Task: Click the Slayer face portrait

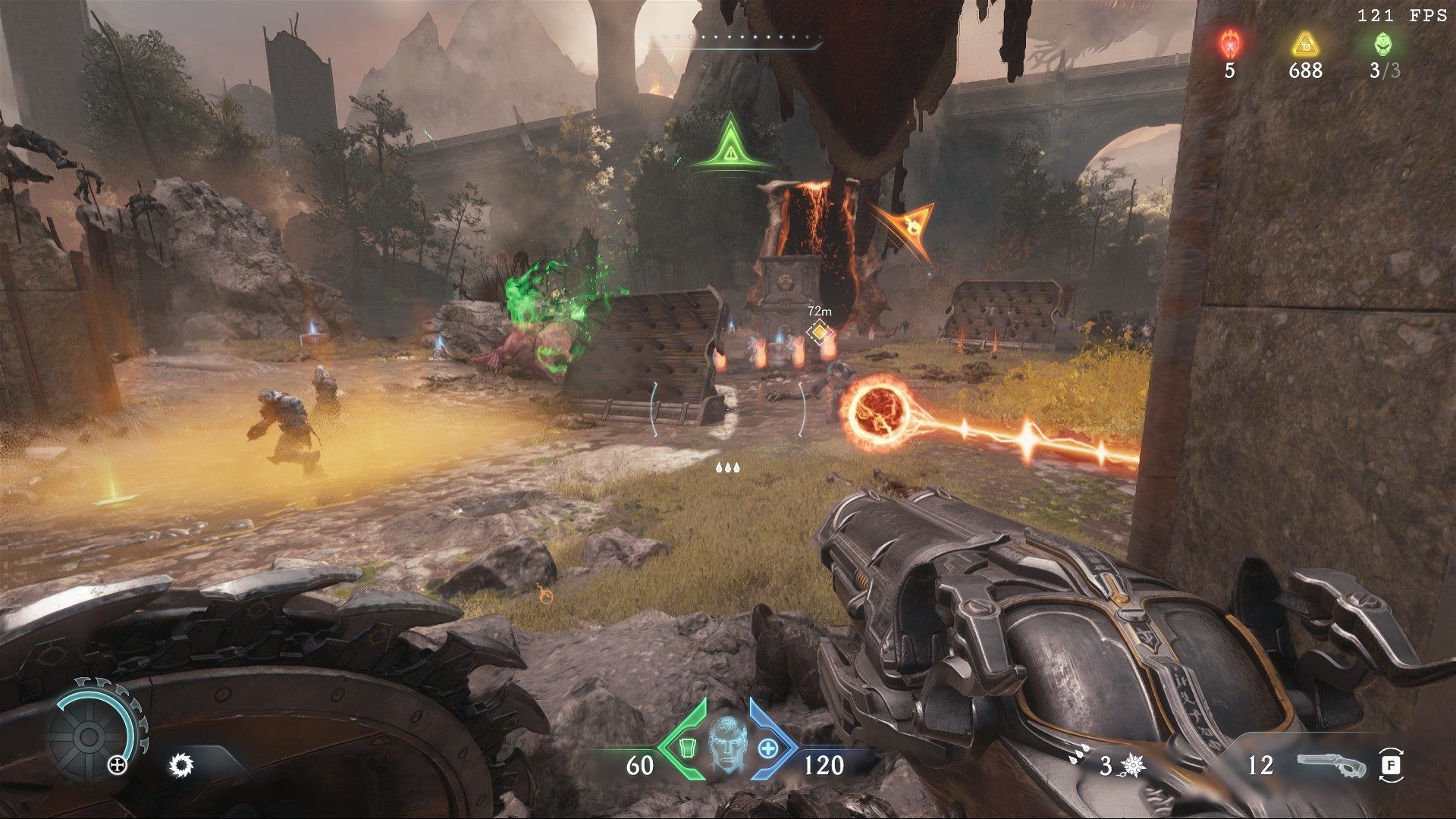Action: click(x=728, y=746)
